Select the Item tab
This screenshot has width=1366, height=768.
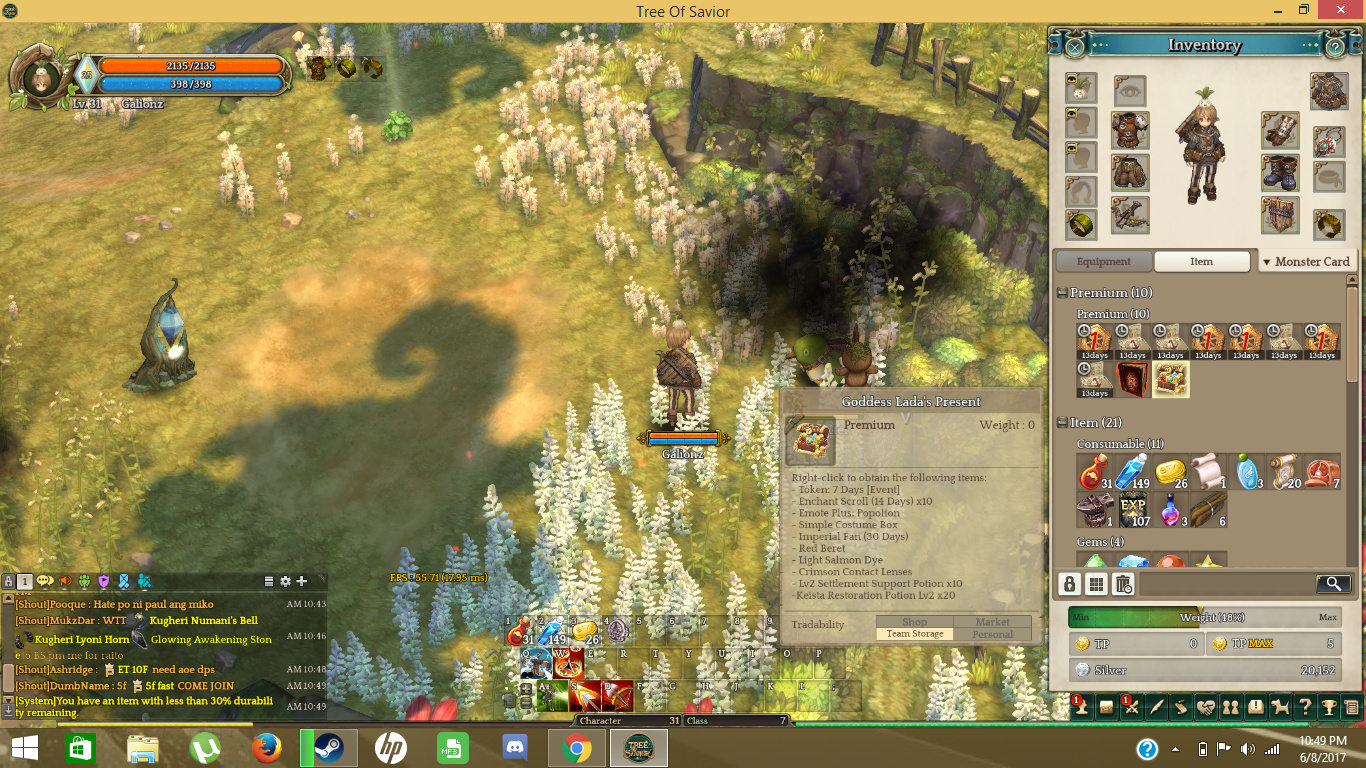[x=1201, y=262]
